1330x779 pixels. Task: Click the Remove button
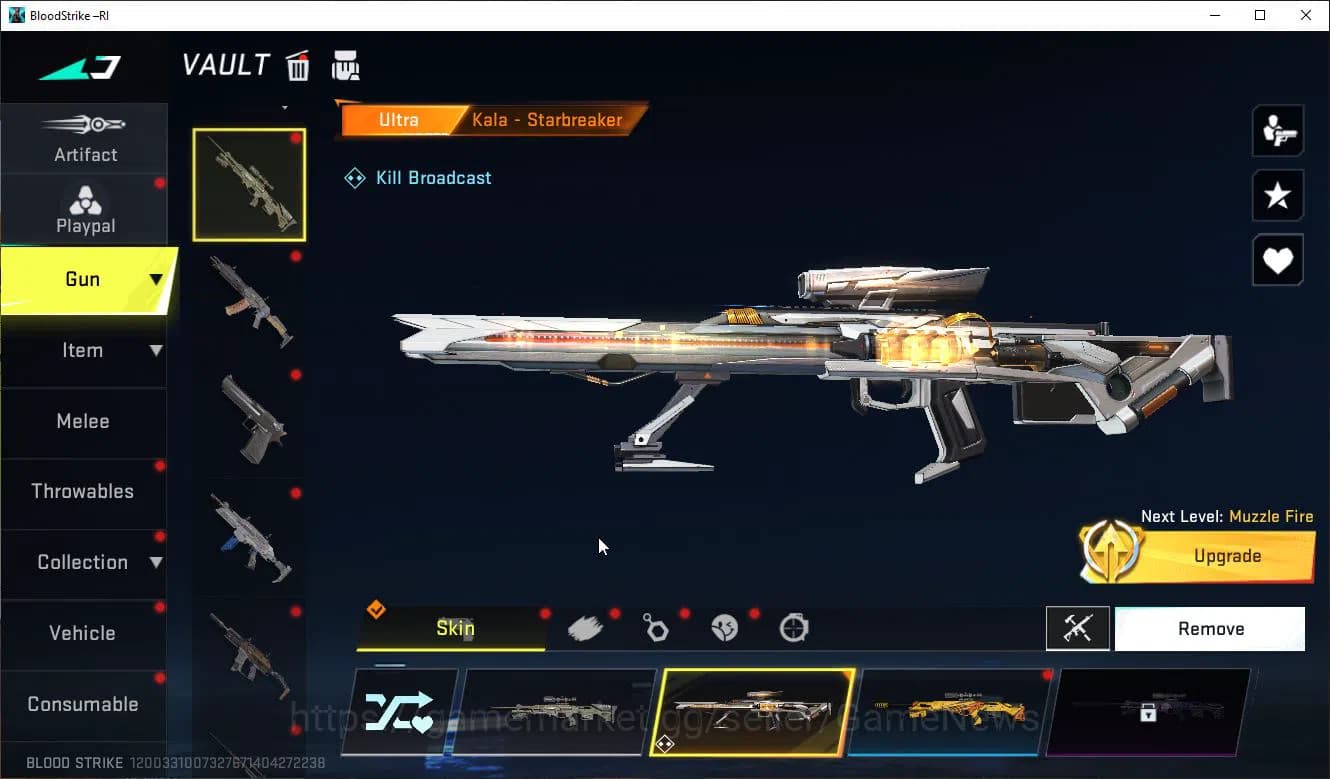tap(1210, 628)
